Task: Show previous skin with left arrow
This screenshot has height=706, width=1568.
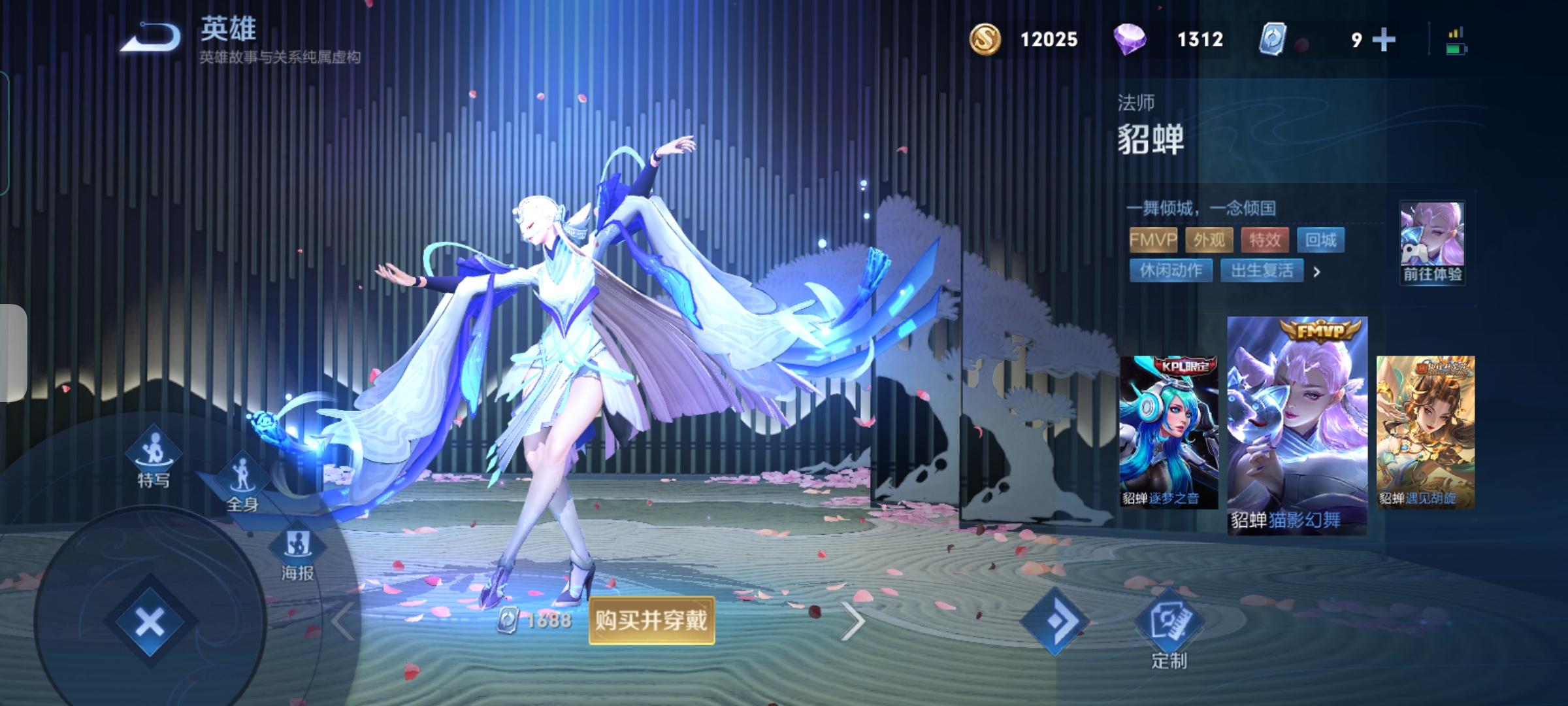Action: [x=342, y=621]
